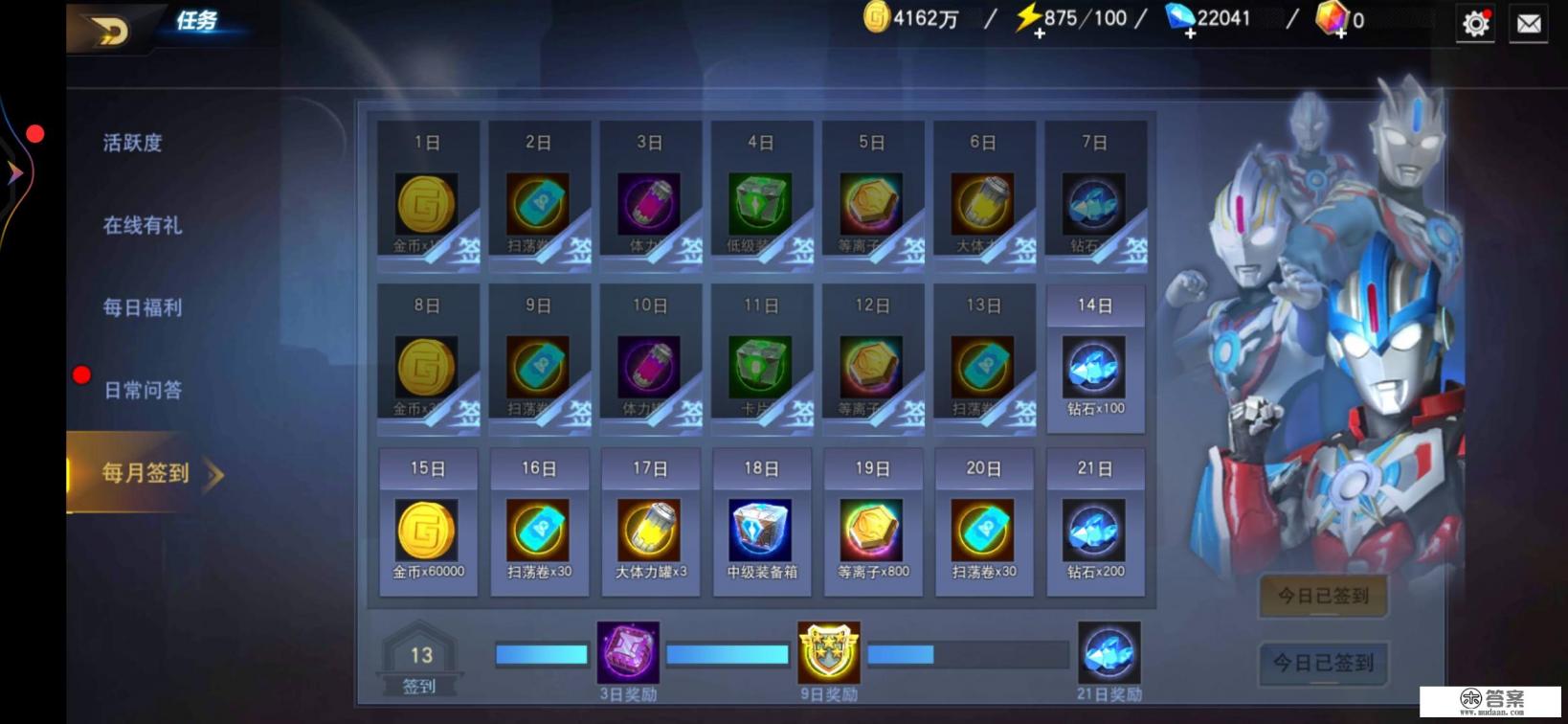The width and height of the screenshot is (1568, 724).
Task: Open the 在线有礼 tab
Action: [x=142, y=226]
